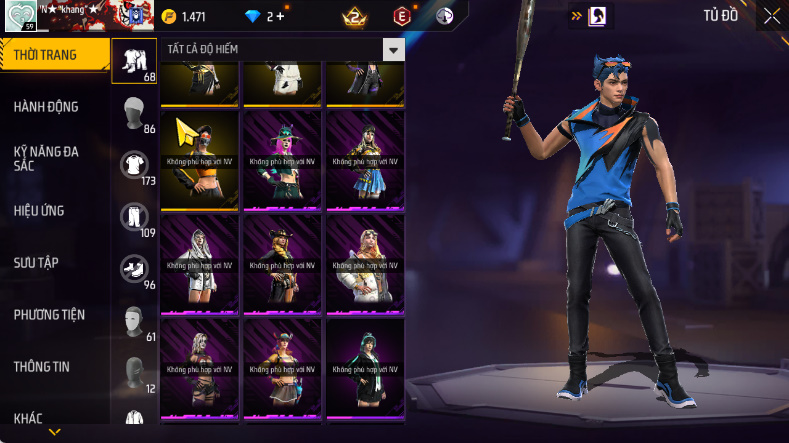Switch to Kỹ Năng Đa Sắc

(46, 158)
